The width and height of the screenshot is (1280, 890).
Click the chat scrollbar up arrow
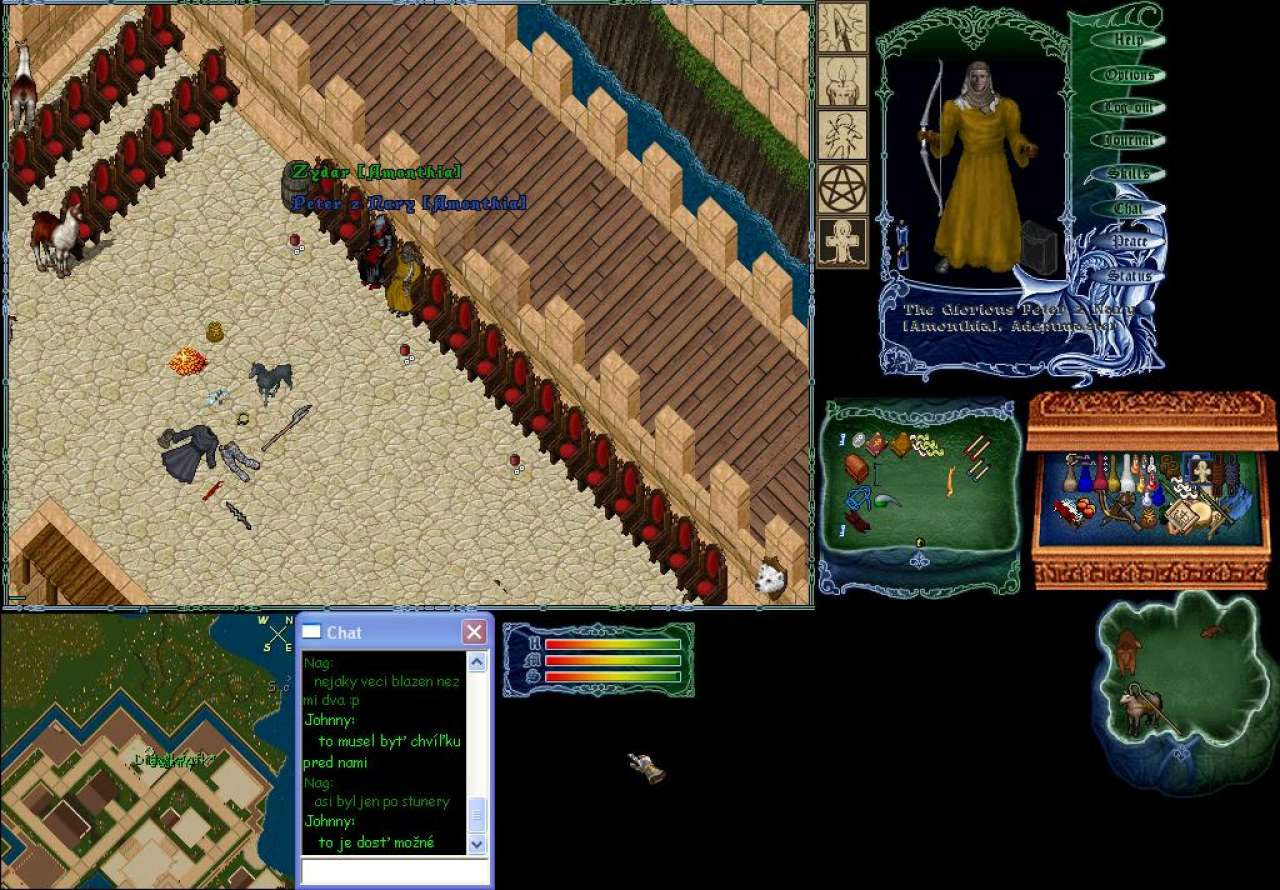tap(477, 662)
